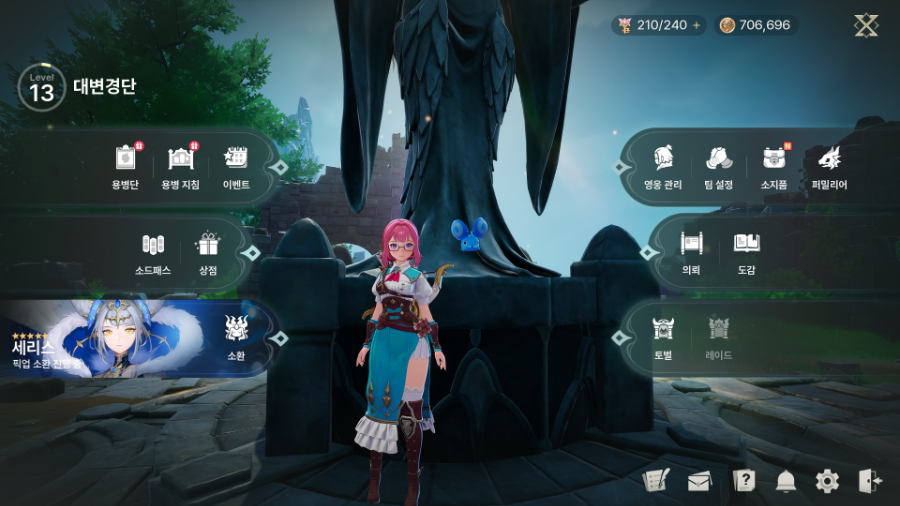Open notifications with the bell icon
Viewport: 900px width, 506px height.
(785, 481)
